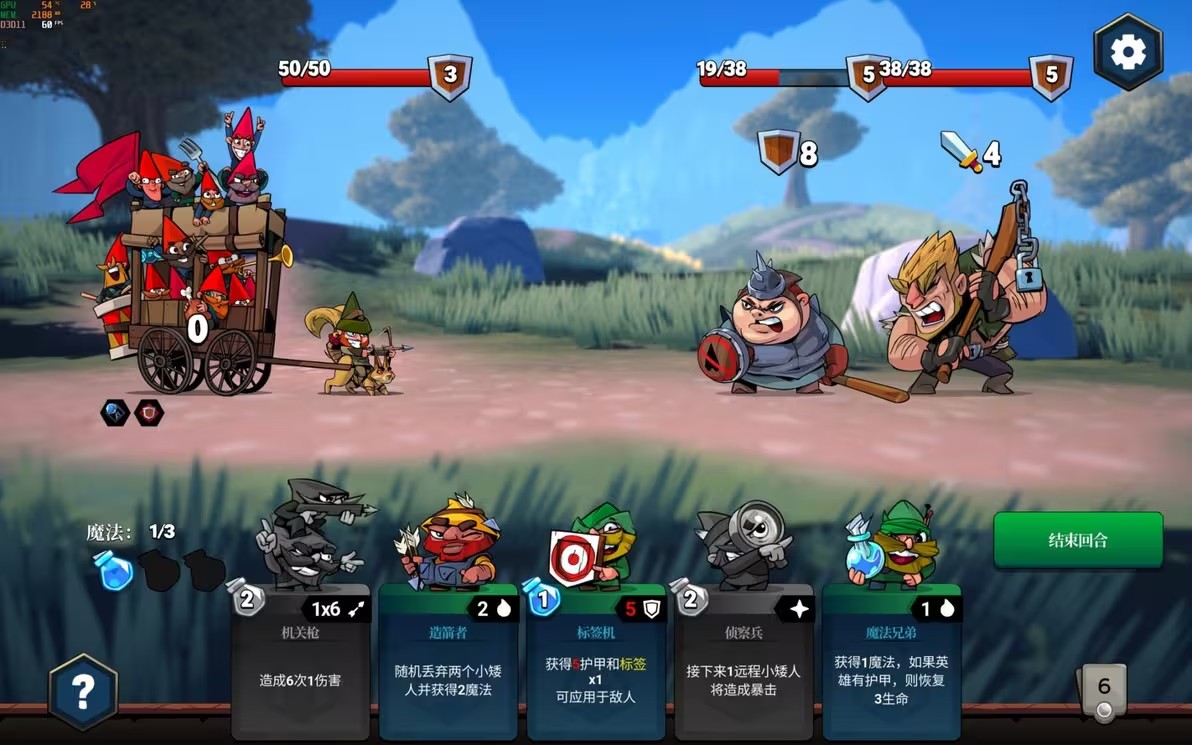Play the 造箭者 card
Screen dimensions: 1192x745
[447, 662]
